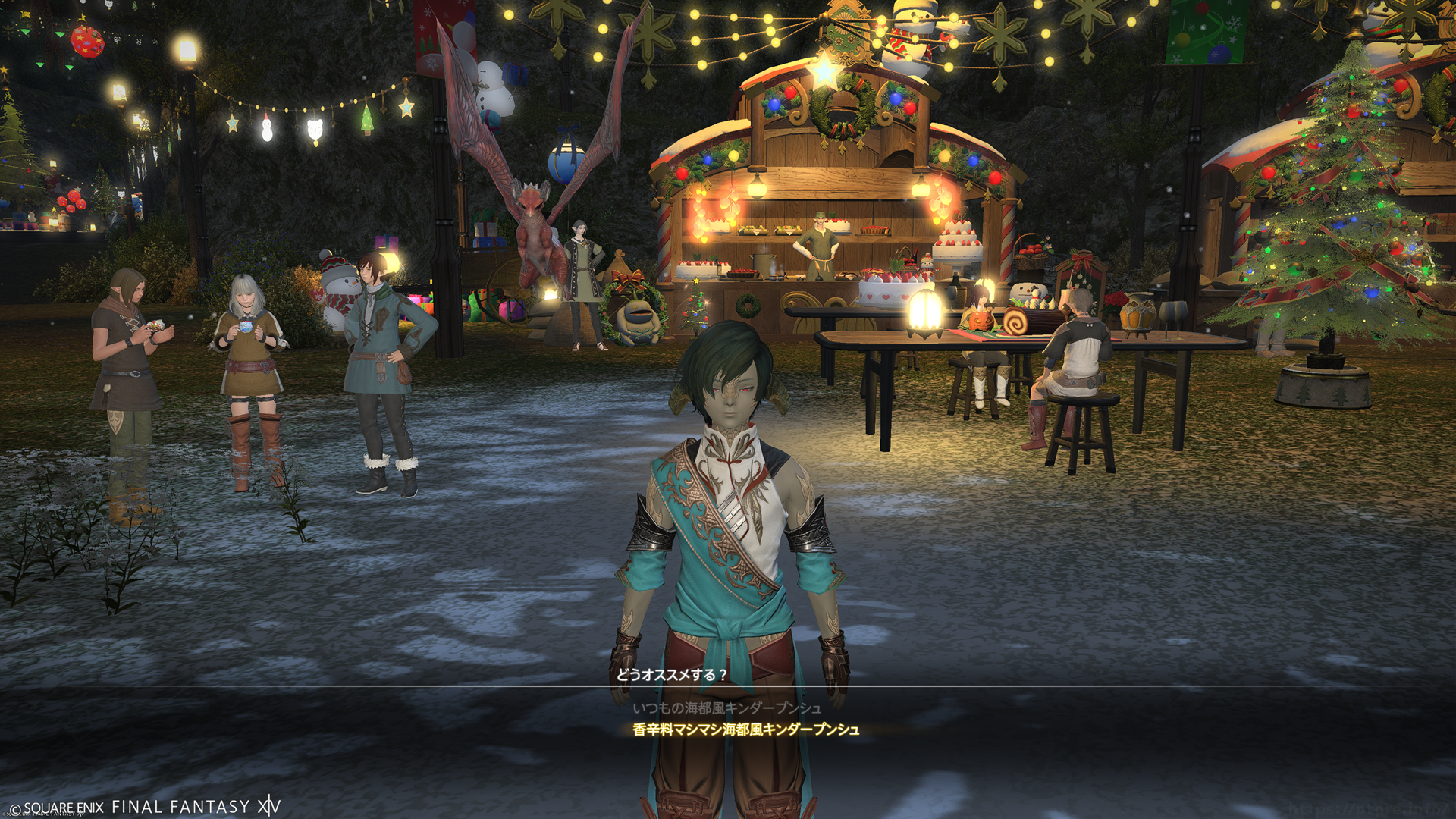Select 香辛料マシマシ海都風キンダープンシュ option

point(745,730)
